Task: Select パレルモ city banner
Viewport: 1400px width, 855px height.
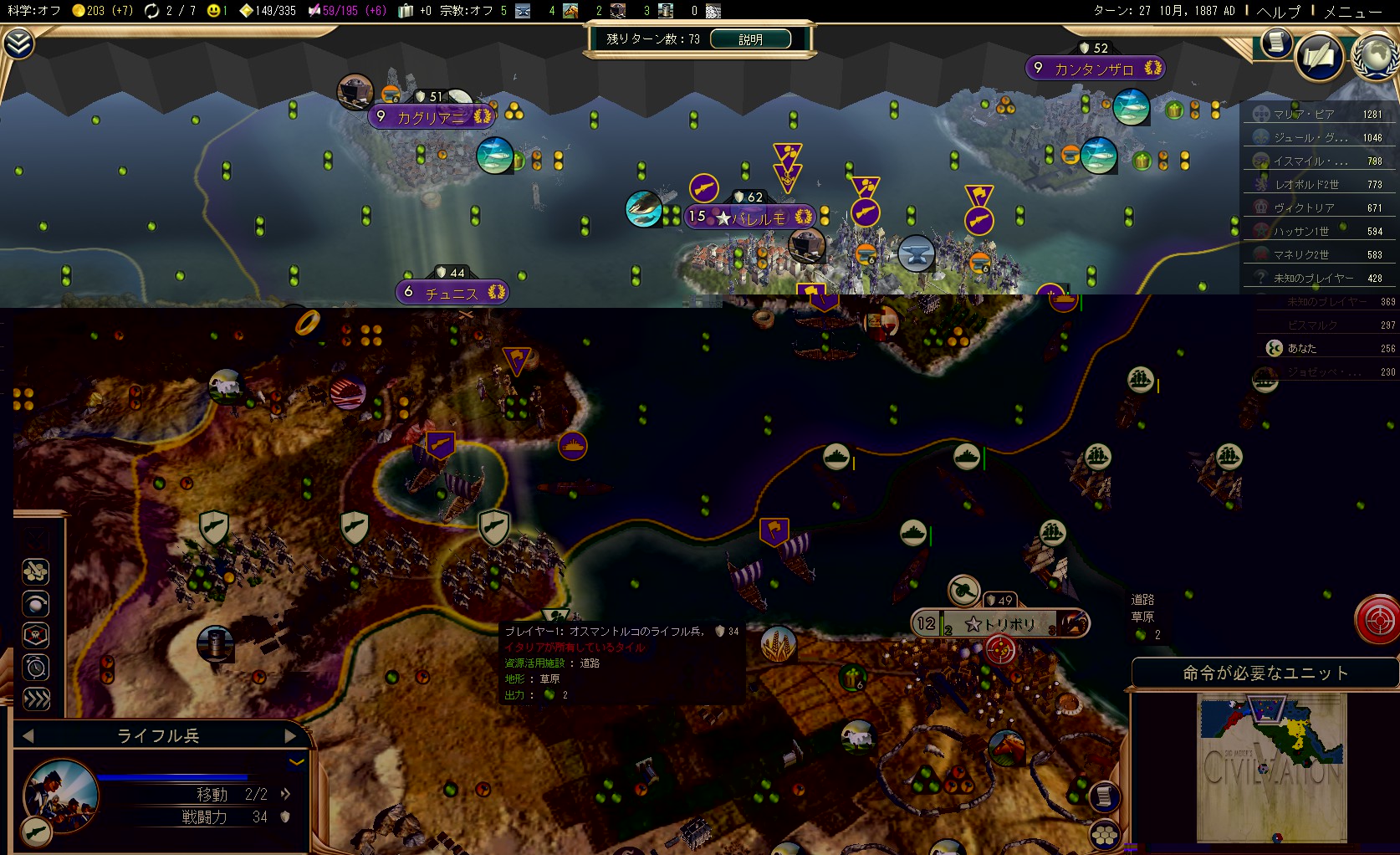Action: pyautogui.click(x=758, y=218)
